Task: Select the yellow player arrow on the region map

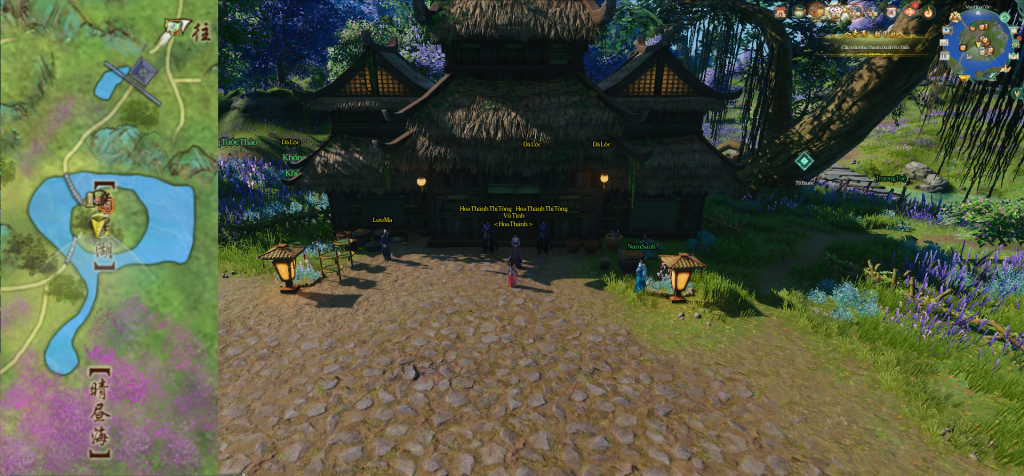Action: [x=98, y=227]
